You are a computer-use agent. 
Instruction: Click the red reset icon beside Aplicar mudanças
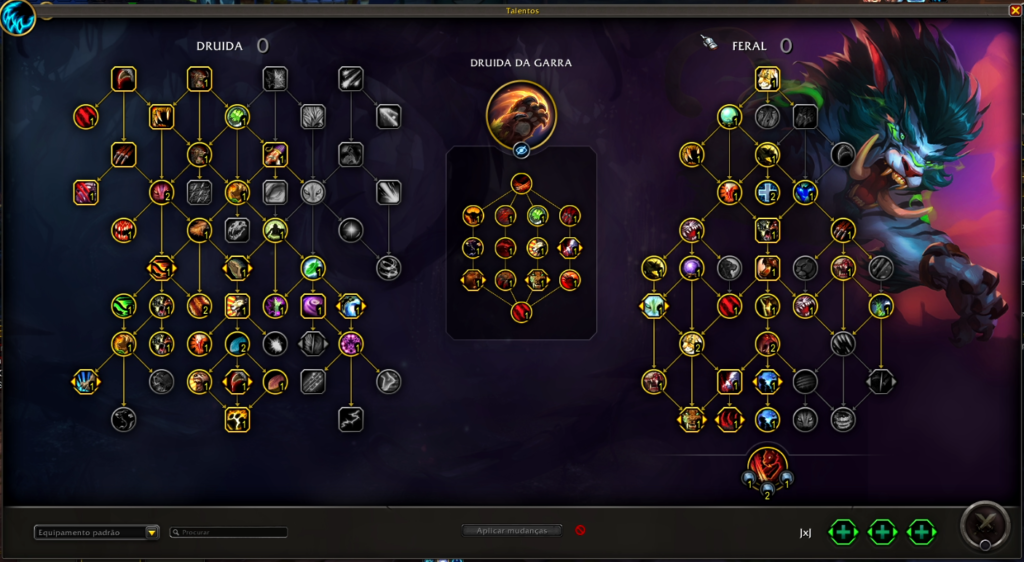coord(580,530)
